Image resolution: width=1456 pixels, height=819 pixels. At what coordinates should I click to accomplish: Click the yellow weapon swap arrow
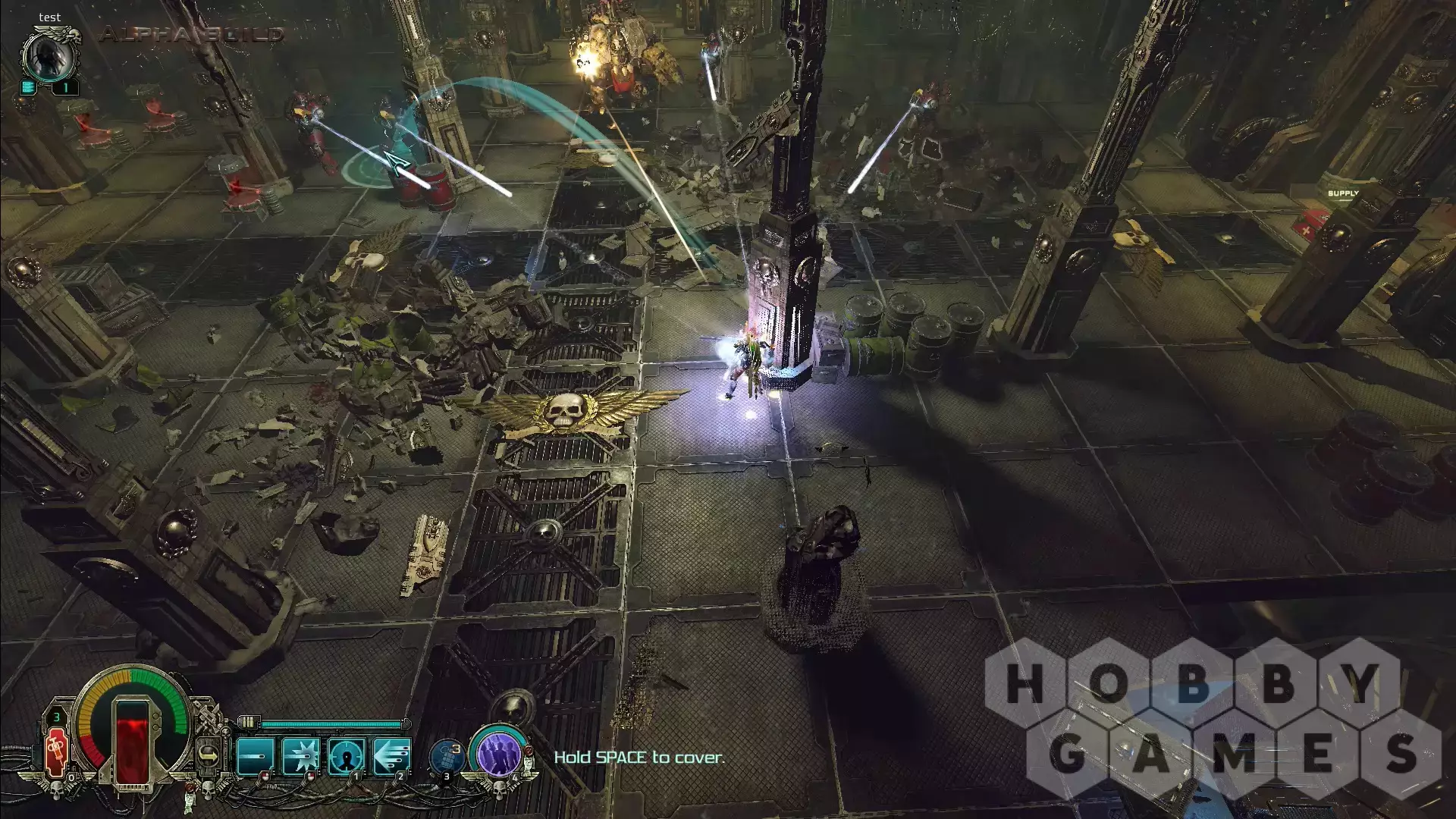[209, 755]
